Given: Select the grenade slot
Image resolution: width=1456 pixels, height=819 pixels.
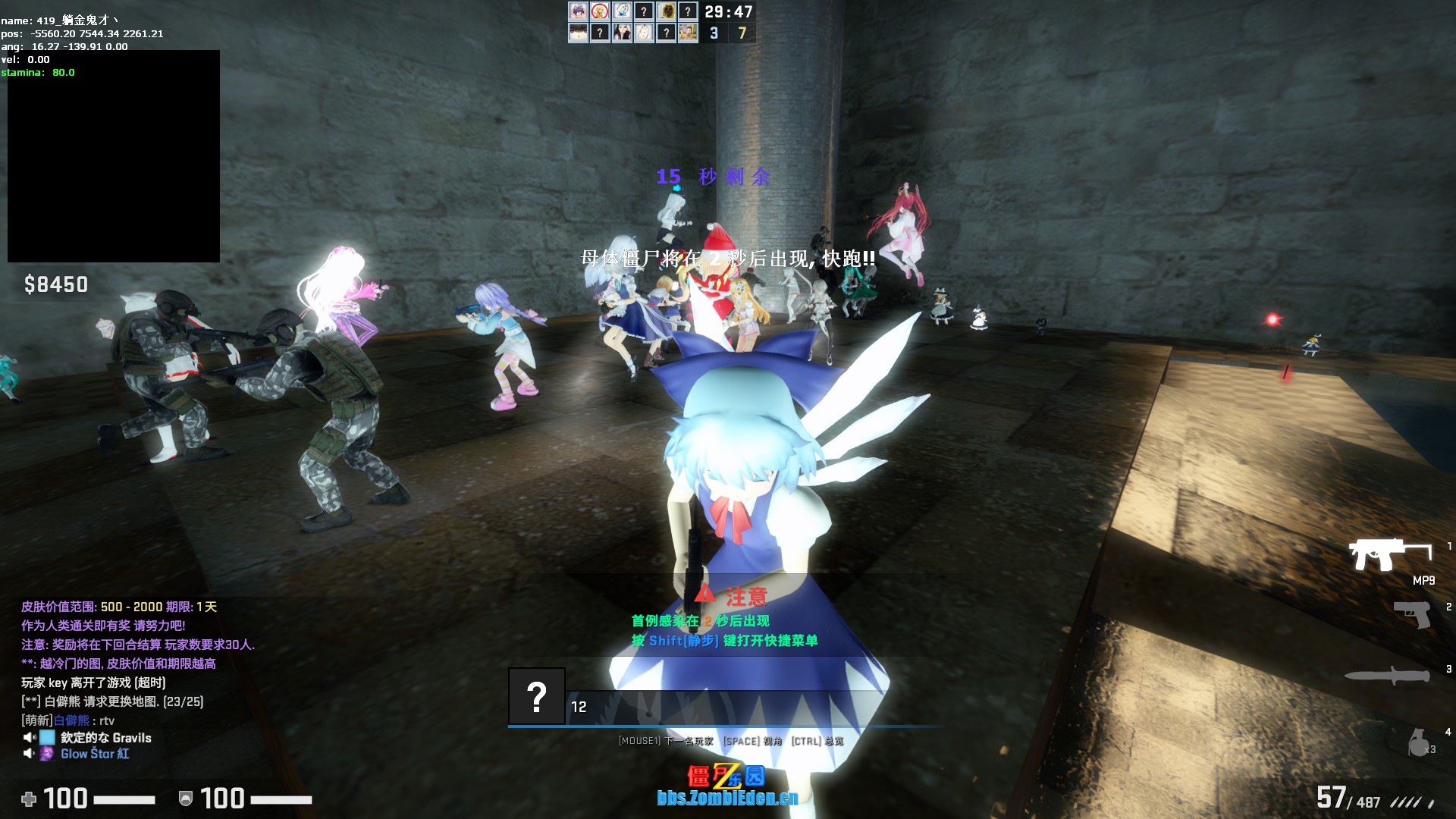Looking at the screenshot, I should pos(1420,742).
